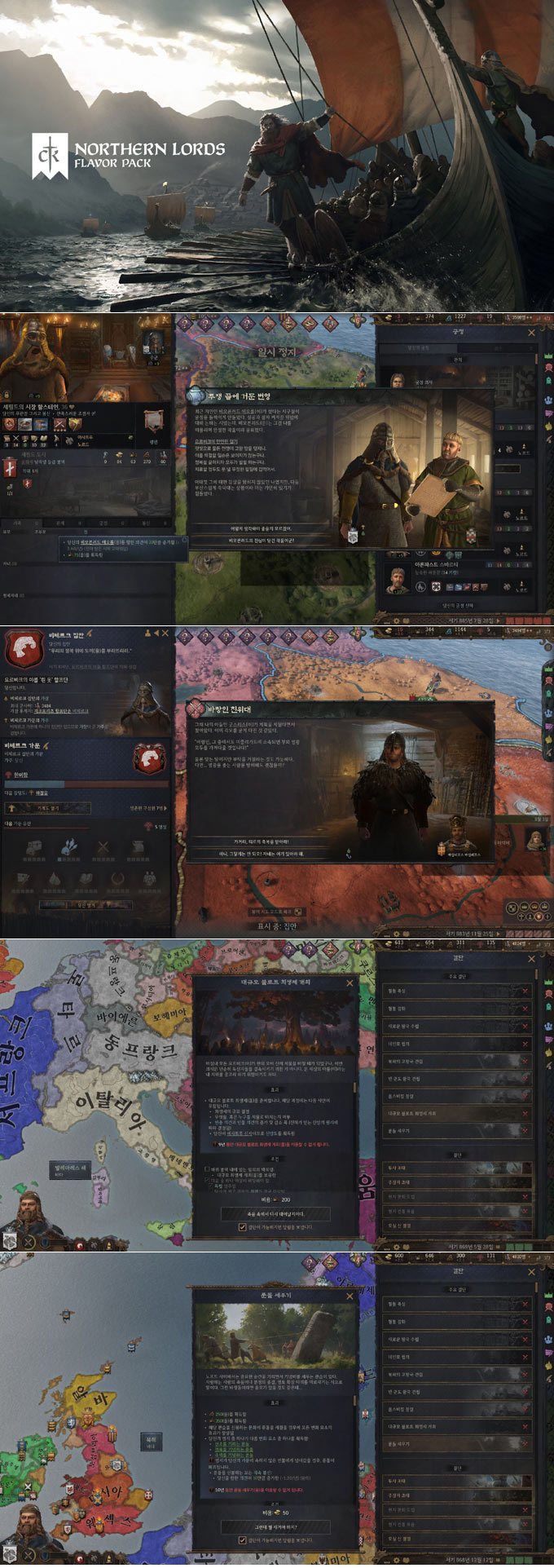Close the decisions panel beside the blót window

(x=531, y=959)
